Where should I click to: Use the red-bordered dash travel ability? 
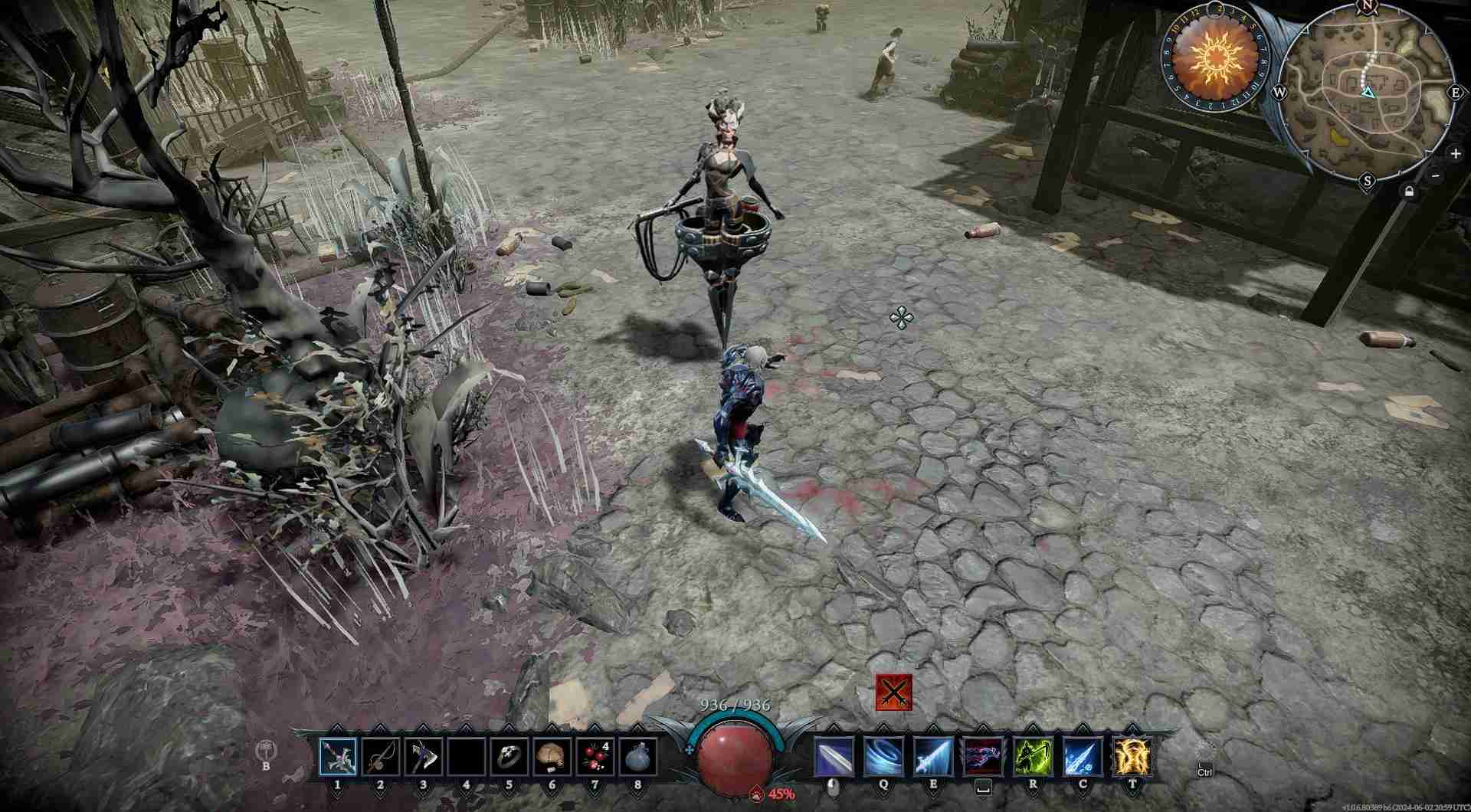click(983, 757)
